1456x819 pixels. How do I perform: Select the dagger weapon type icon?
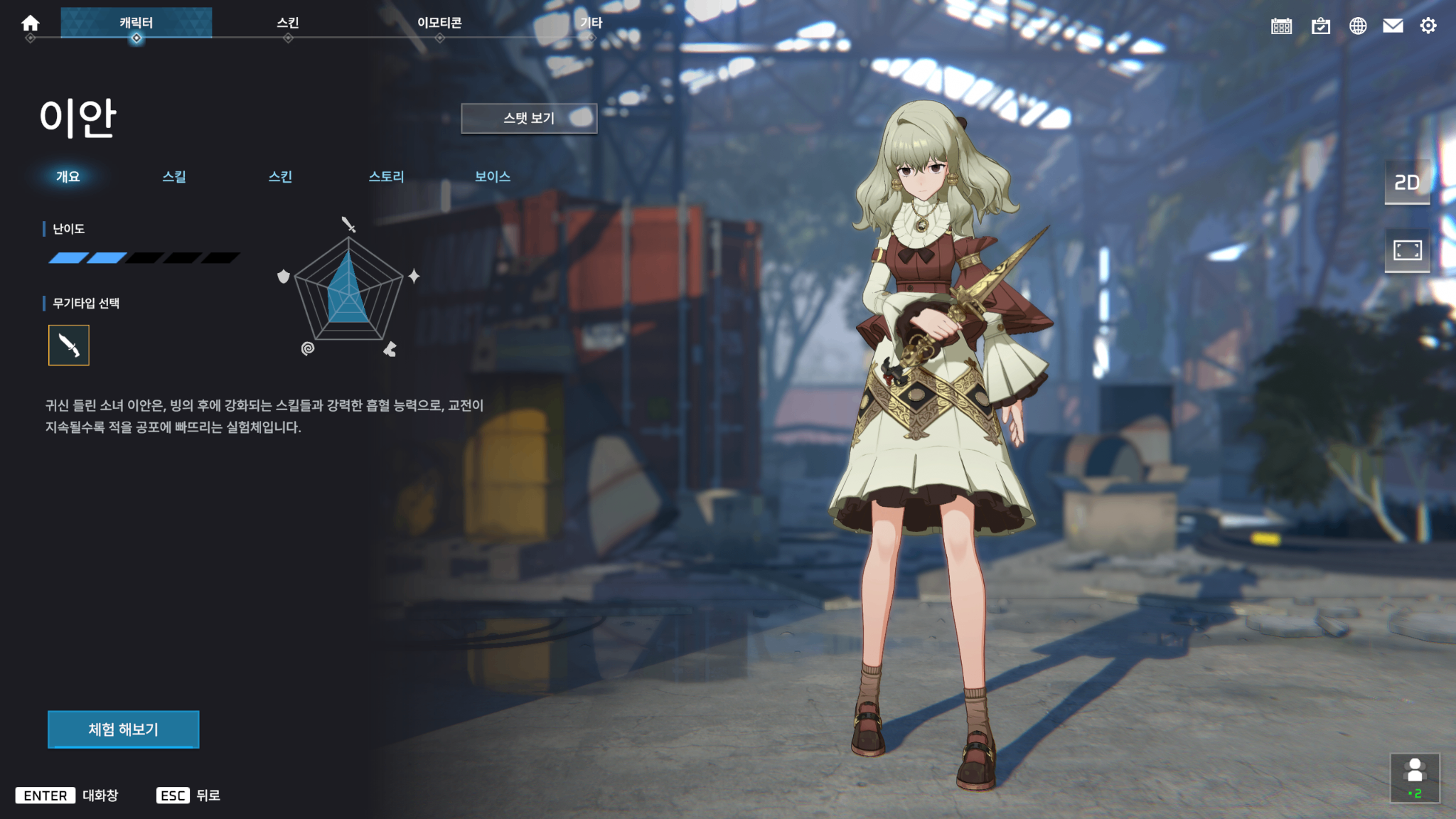69,346
